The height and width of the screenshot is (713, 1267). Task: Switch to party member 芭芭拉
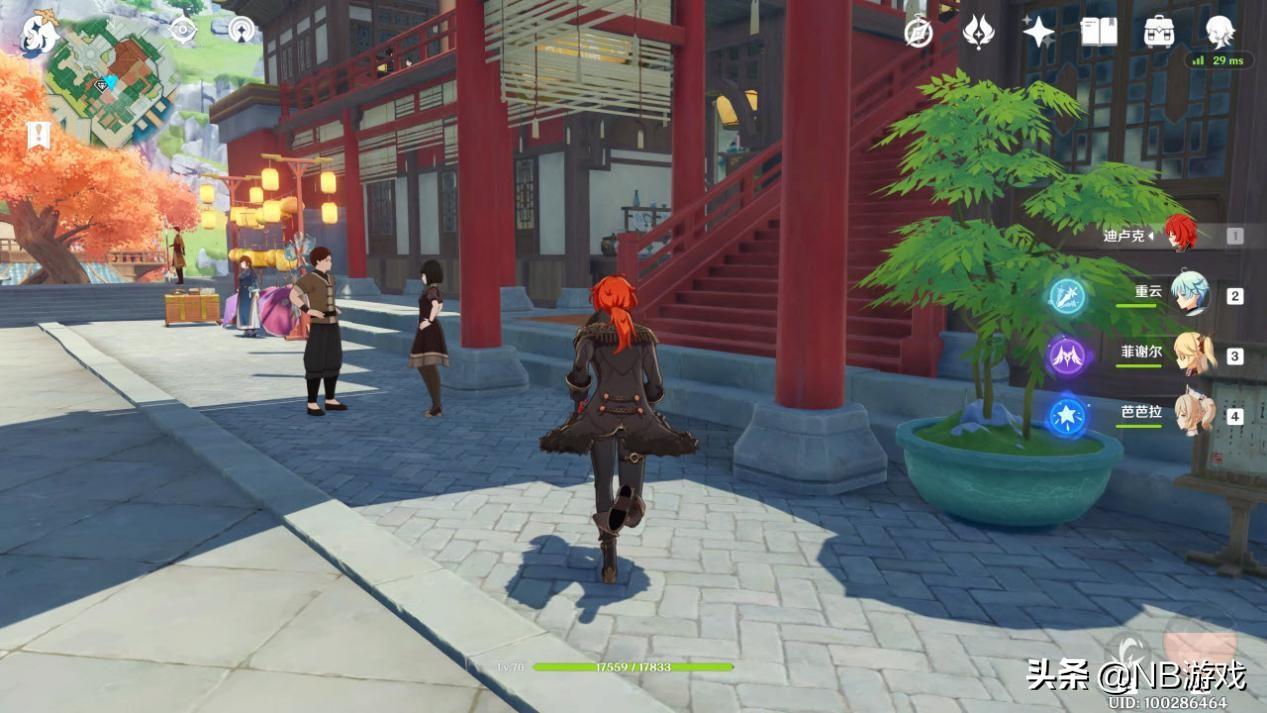coord(1192,413)
